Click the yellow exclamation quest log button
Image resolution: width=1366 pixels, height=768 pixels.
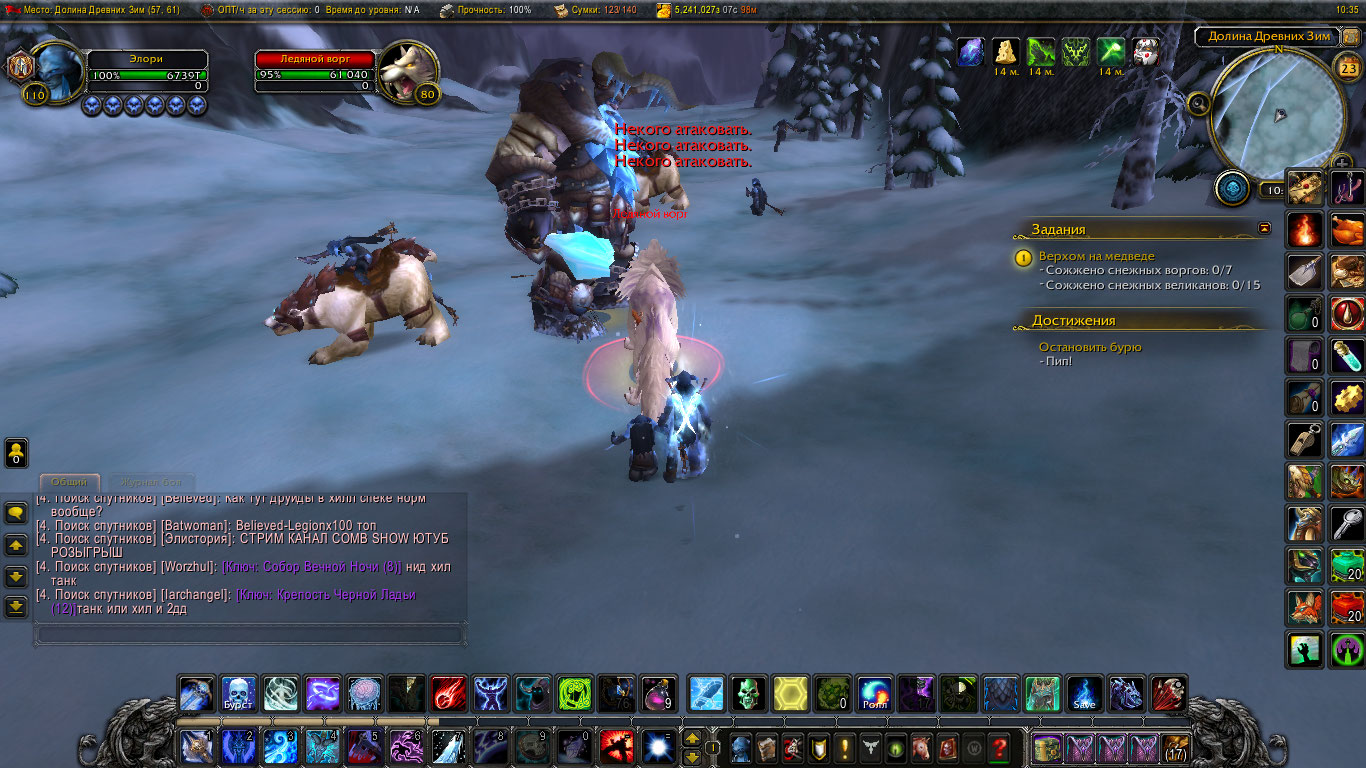pyautogui.click(x=845, y=748)
